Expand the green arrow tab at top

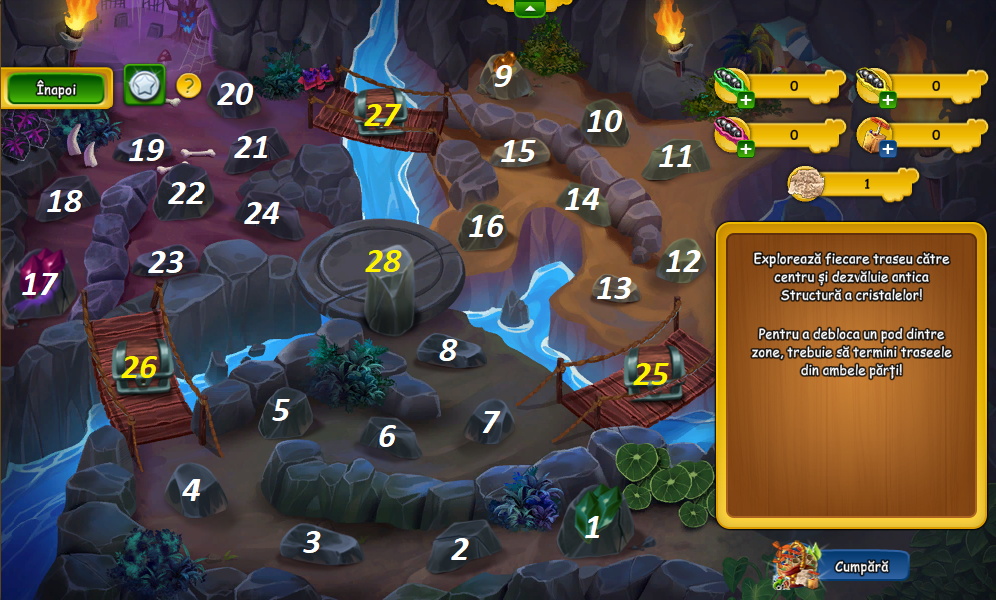[529, 8]
